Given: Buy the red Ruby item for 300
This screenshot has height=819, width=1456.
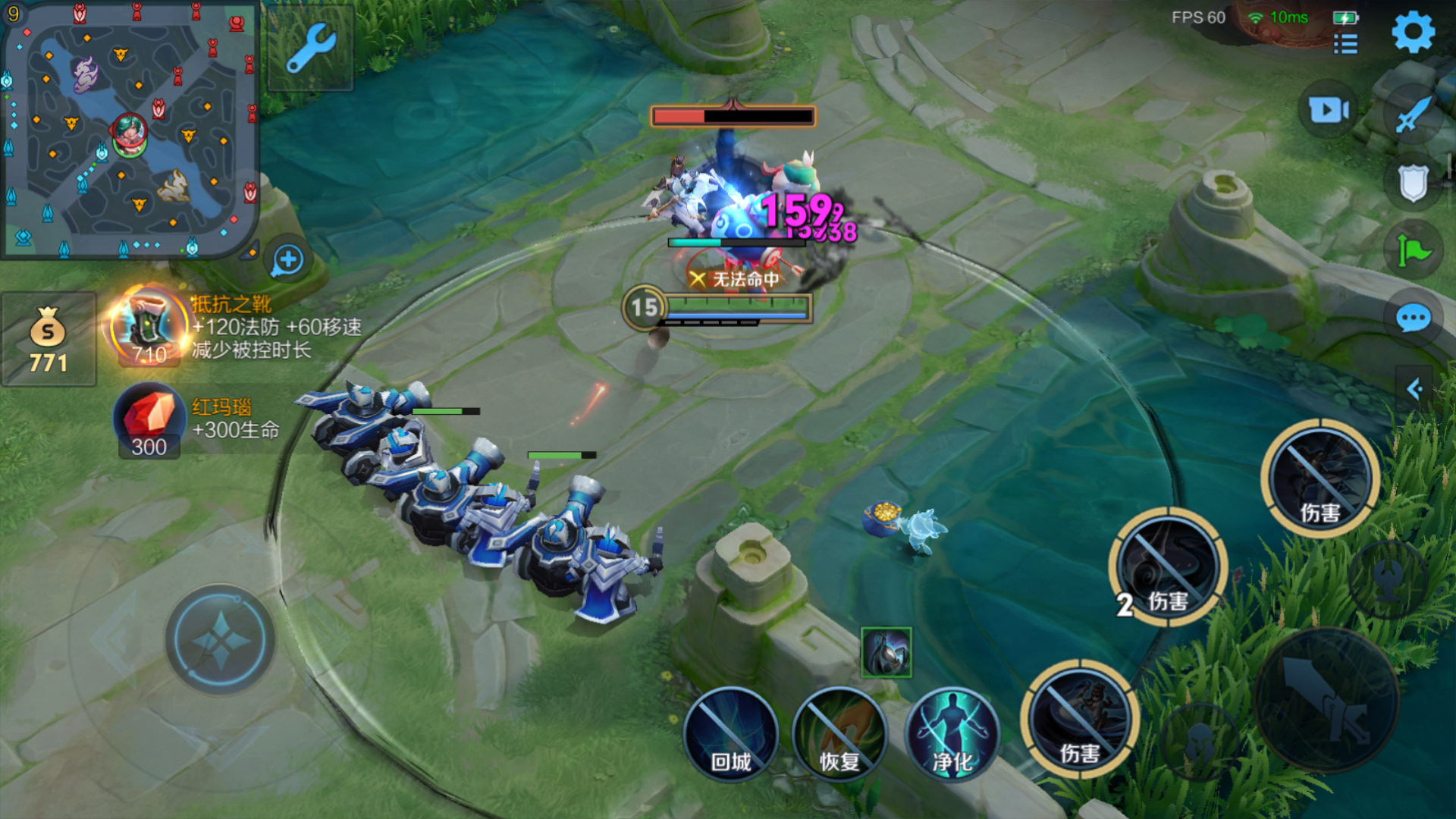Looking at the screenshot, I should [x=149, y=421].
